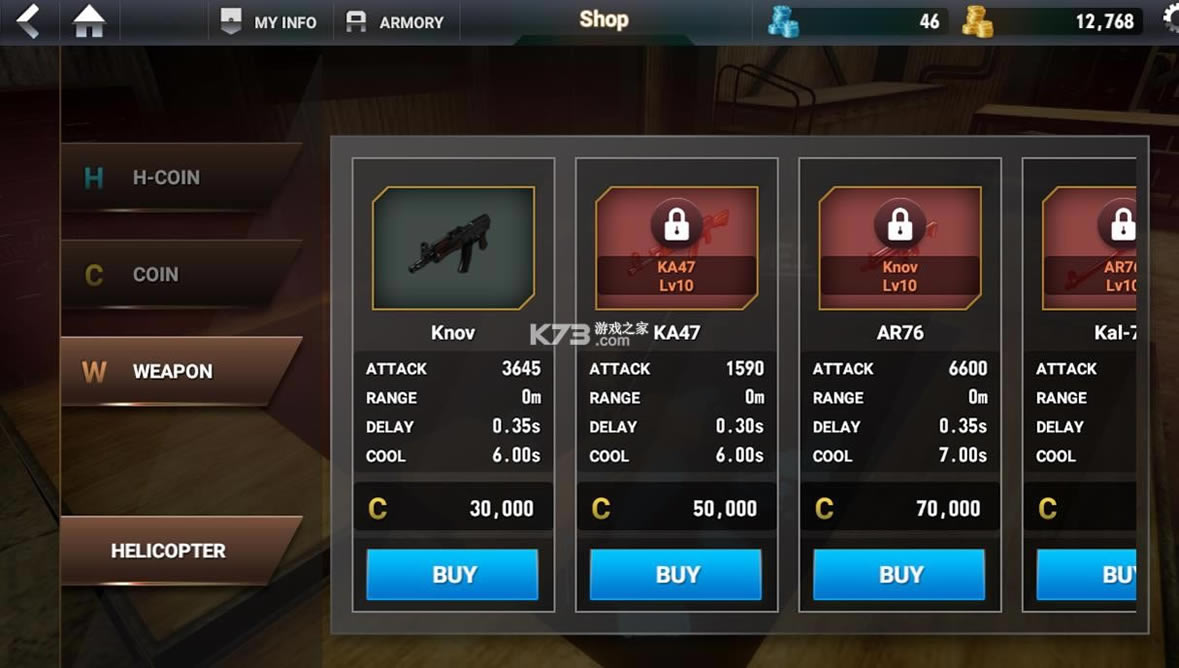Return to the home screen
The width and height of the screenshot is (1179, 668).
[89, 21]
